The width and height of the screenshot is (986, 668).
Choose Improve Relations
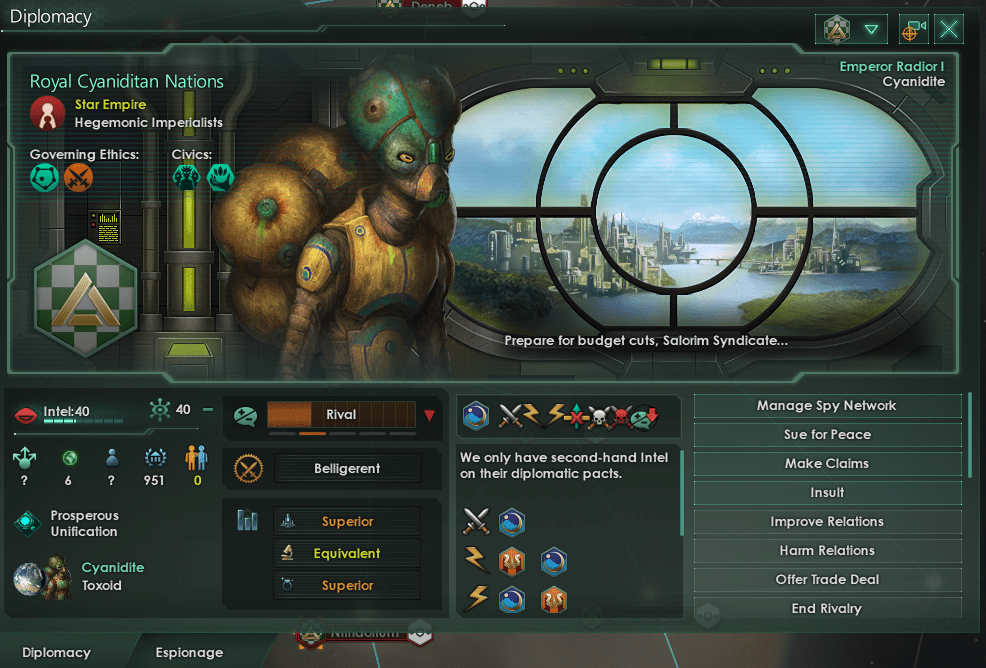pos(826,522)
